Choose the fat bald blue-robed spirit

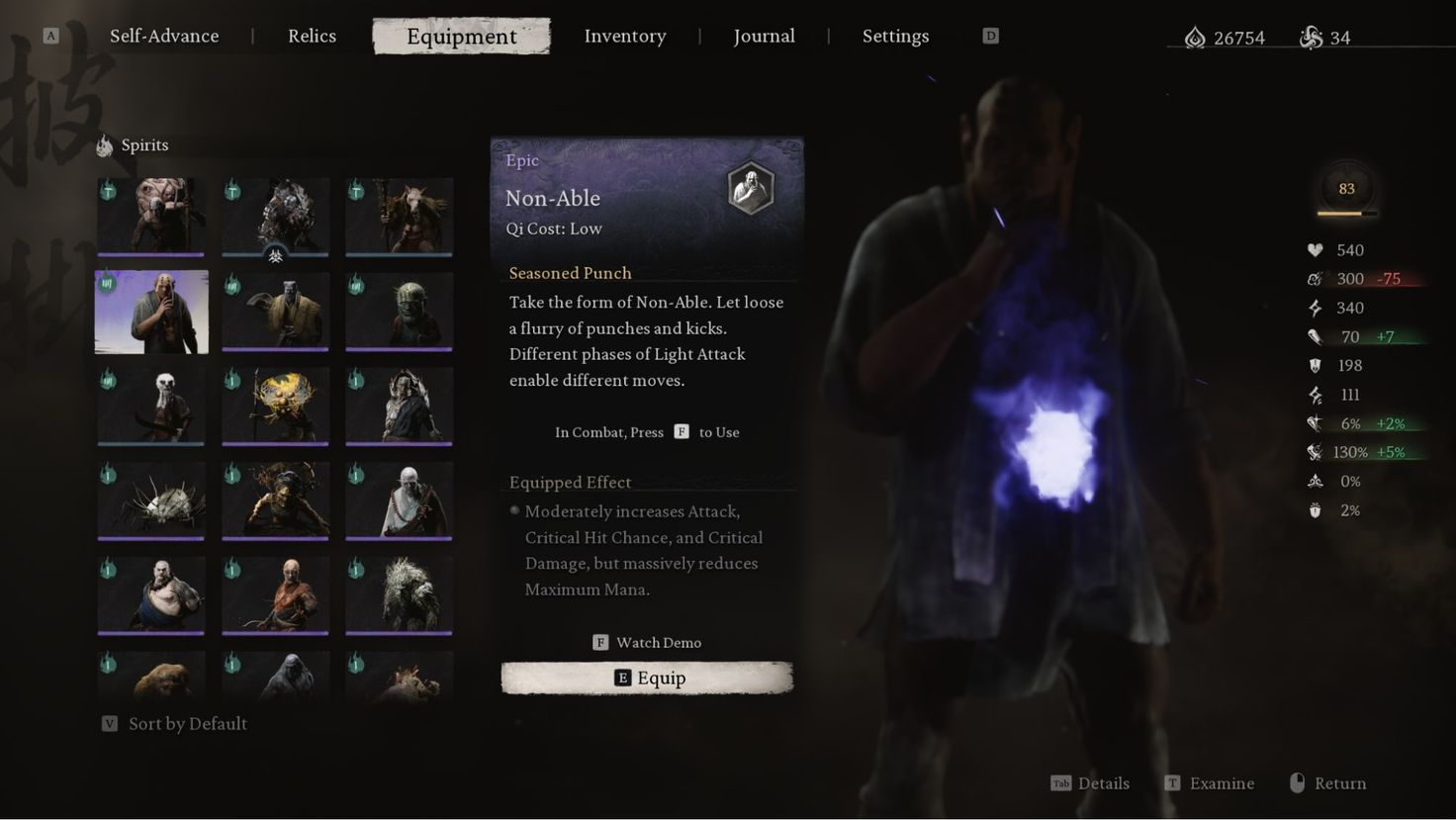click(151, 594)
